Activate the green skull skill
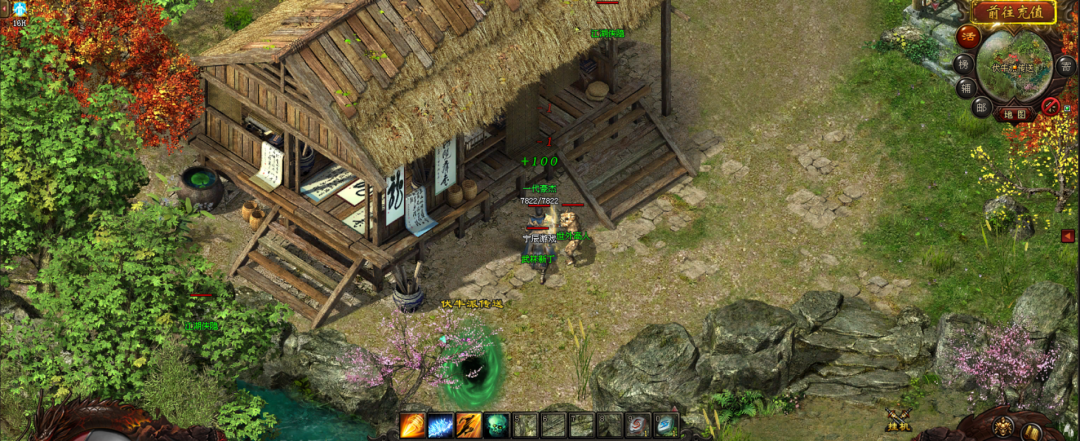This screenshot has height=441, width=1080. [x=497, y=425]
